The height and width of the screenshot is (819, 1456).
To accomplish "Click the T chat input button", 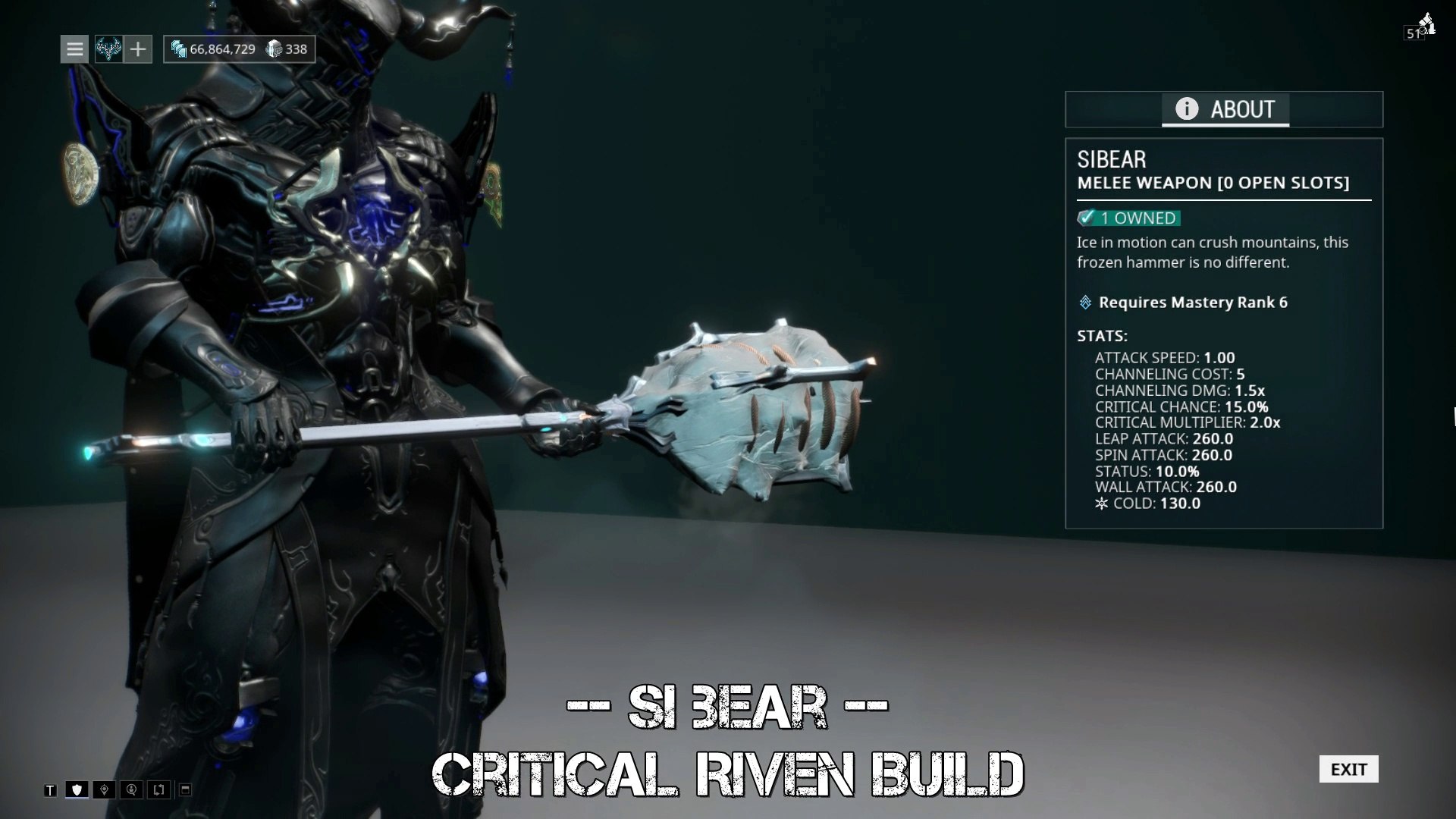I will [50, 790].
